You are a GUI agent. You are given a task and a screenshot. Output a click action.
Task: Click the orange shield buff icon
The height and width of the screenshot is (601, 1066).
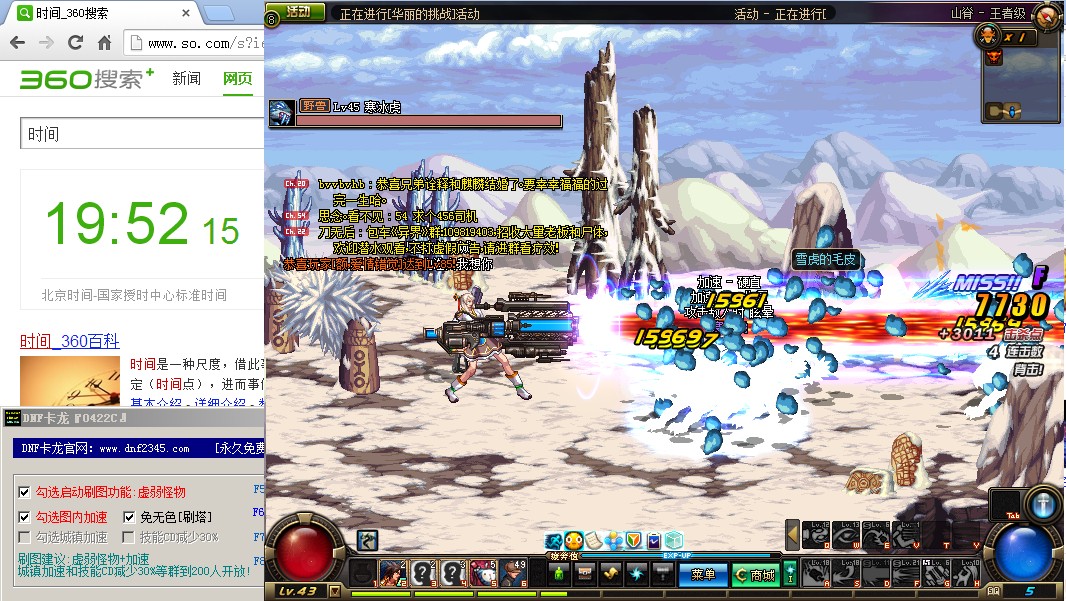[x=633, y=541]
